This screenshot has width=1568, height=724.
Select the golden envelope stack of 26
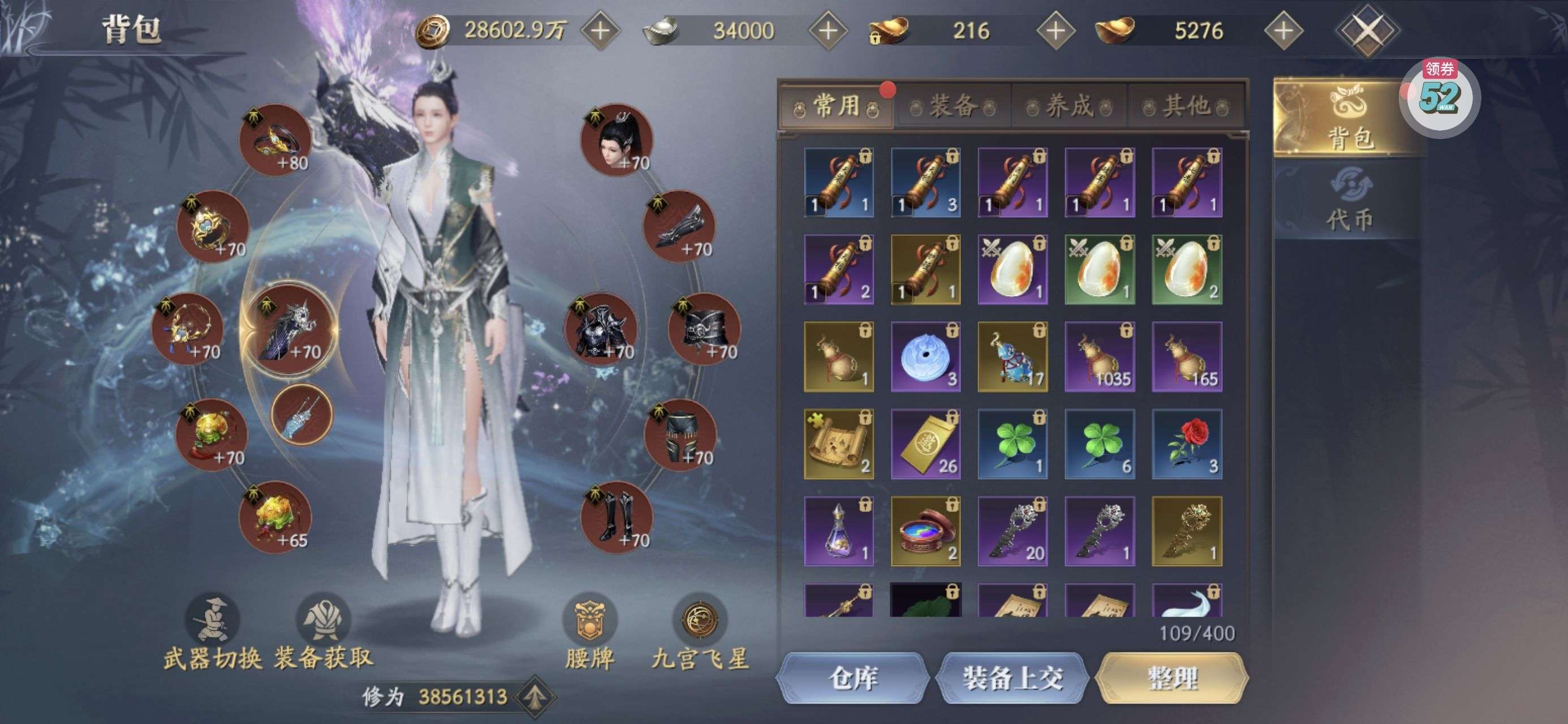(x=925, y=444)
